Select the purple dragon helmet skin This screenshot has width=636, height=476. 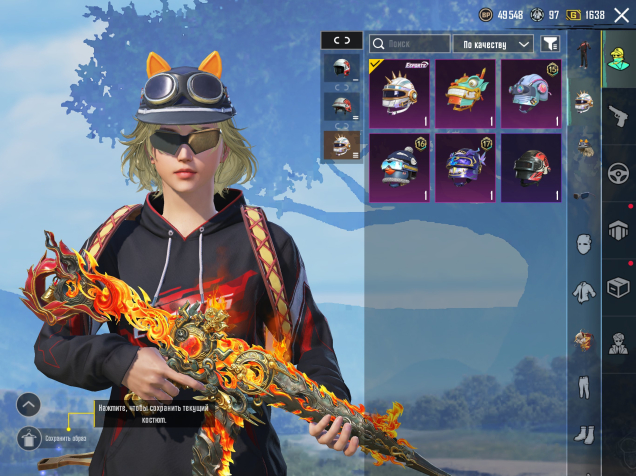point(465,168)
